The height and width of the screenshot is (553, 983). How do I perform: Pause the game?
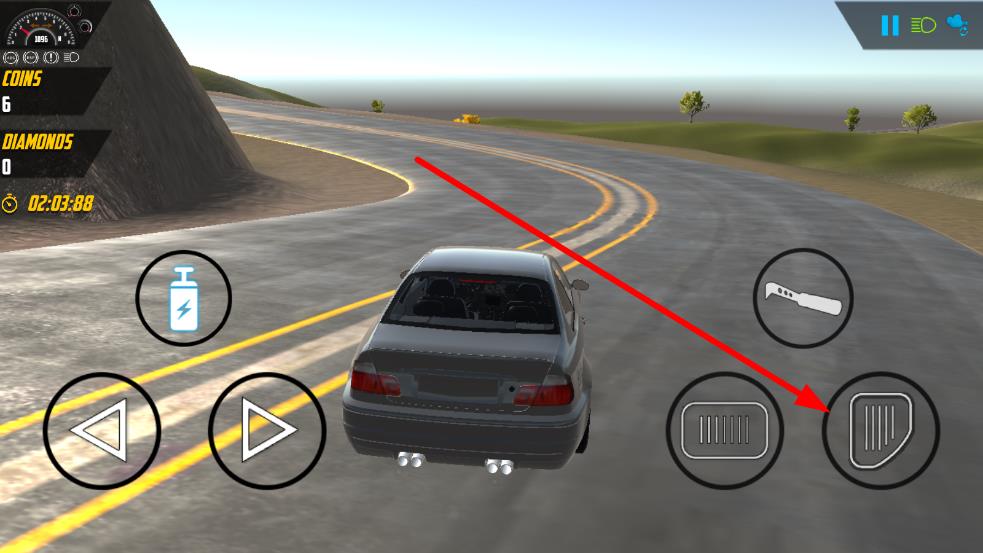pyautogui.click(x=890, y=25)
